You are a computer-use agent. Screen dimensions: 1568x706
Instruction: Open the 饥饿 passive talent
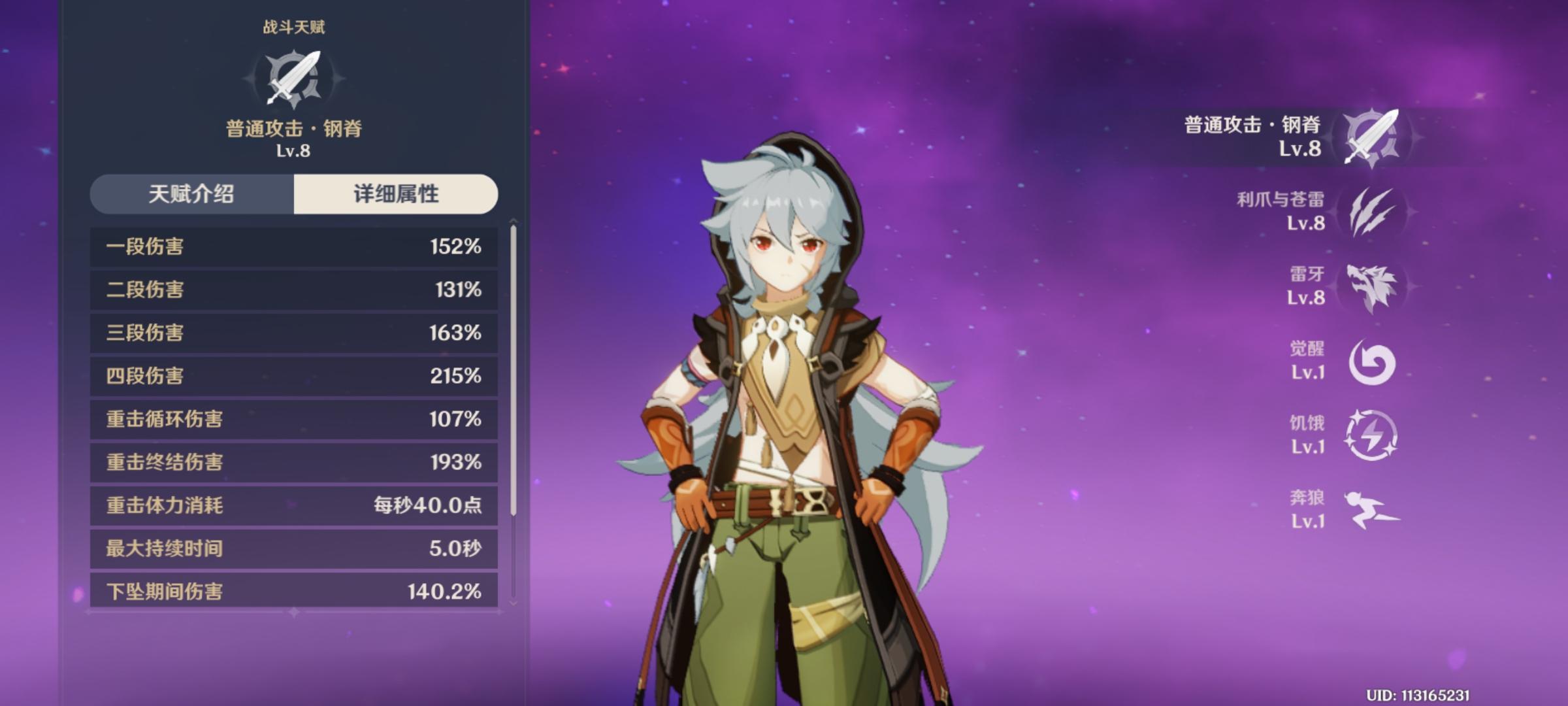[1371, 435]
